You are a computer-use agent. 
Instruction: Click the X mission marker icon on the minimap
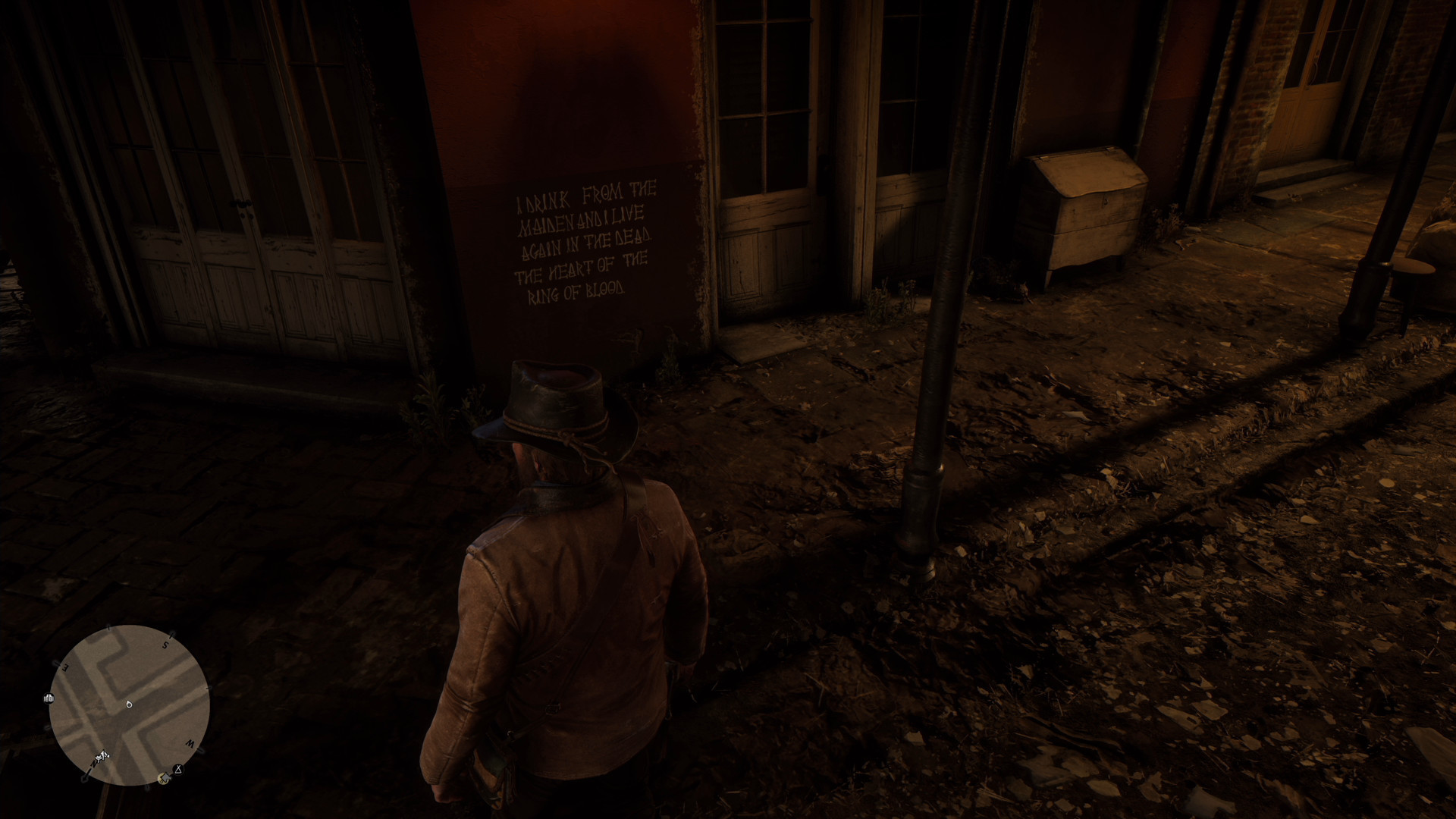click(x=177, y=769)
